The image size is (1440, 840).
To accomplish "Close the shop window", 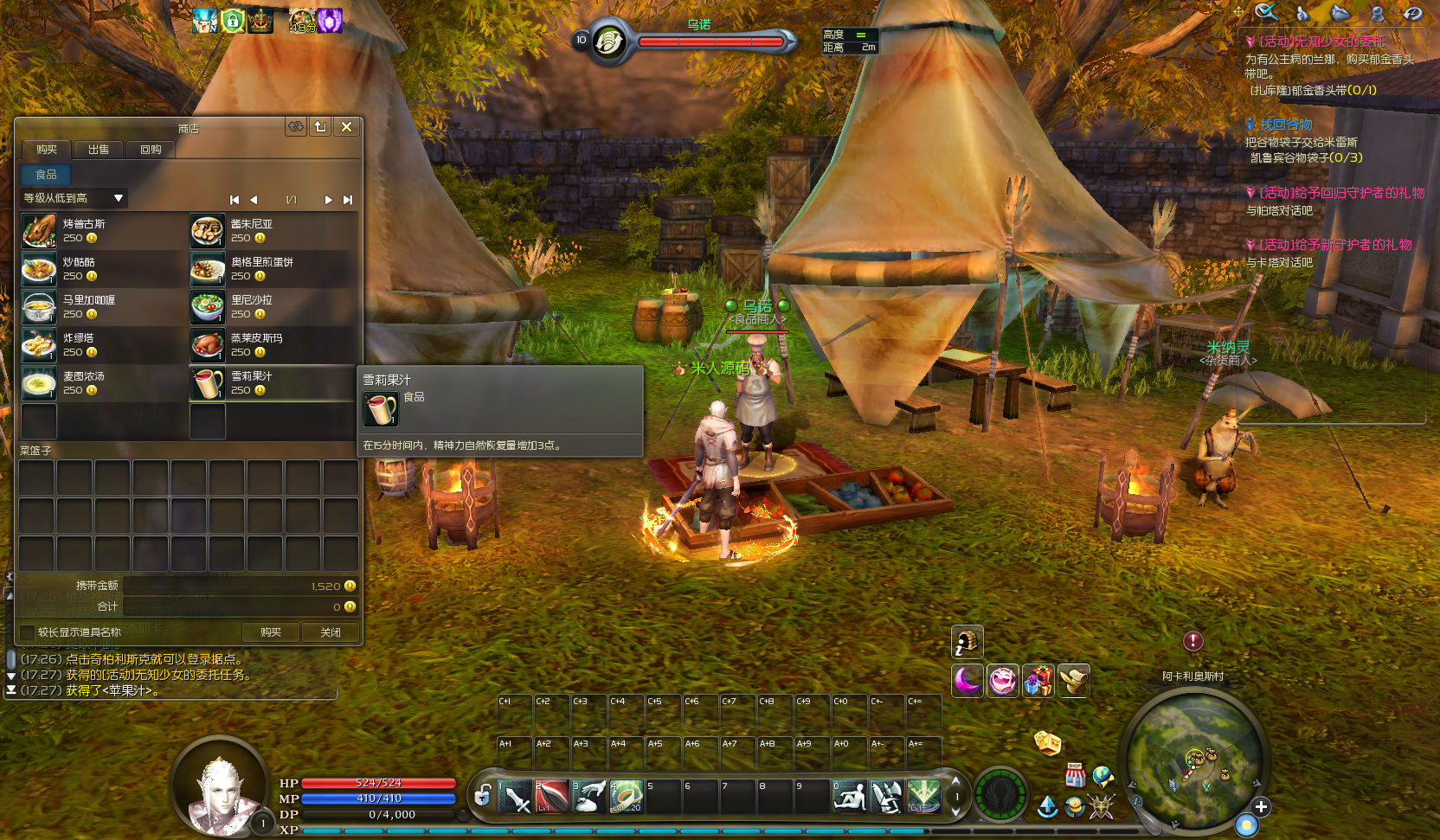I will pyautogui.click(x=346, y=127).
